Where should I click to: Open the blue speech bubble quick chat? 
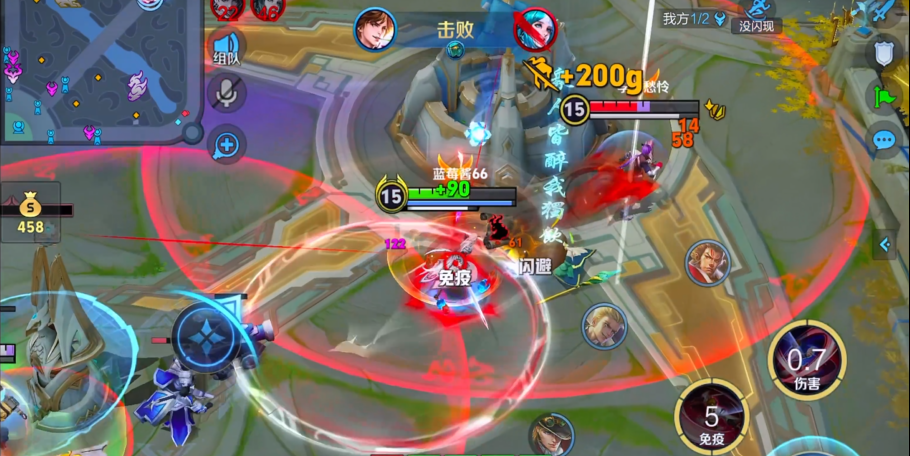[x=884, y=141]
